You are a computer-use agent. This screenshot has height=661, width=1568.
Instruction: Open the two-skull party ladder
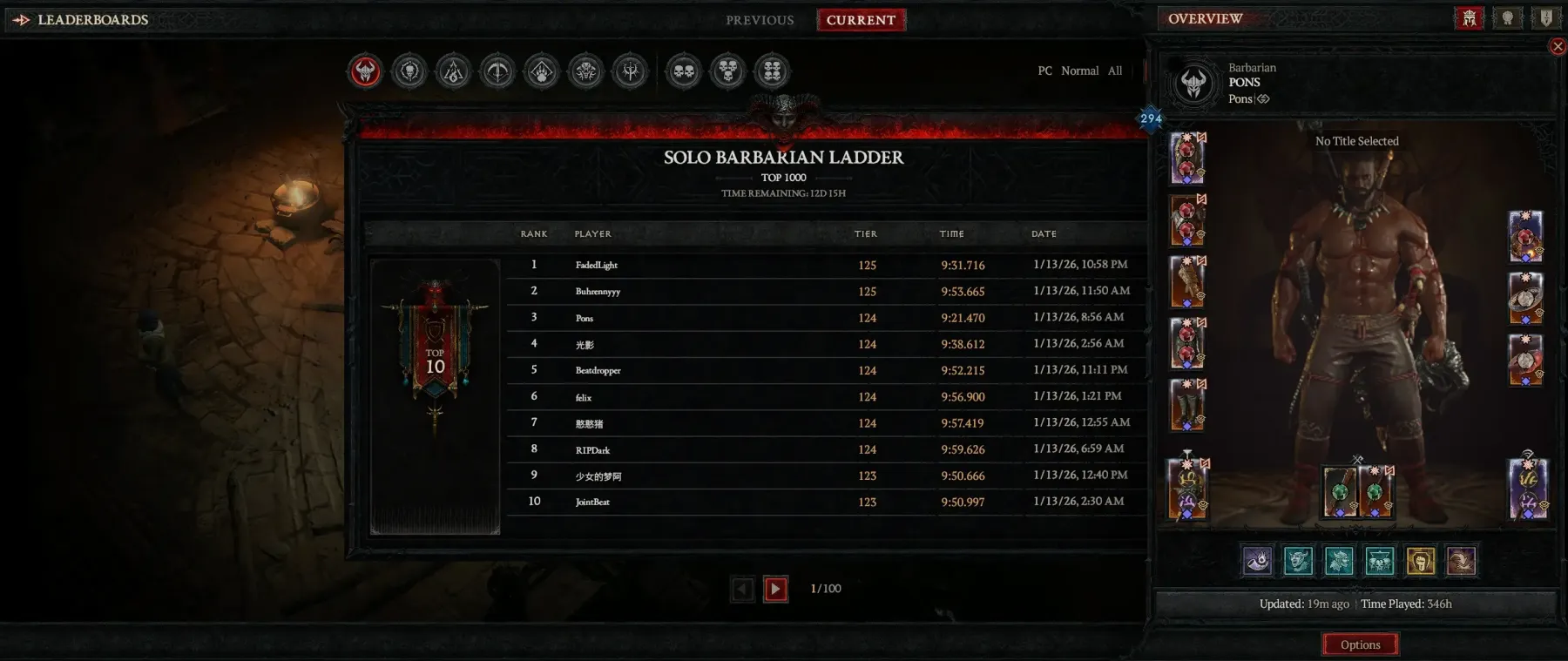tap(684, 71)
